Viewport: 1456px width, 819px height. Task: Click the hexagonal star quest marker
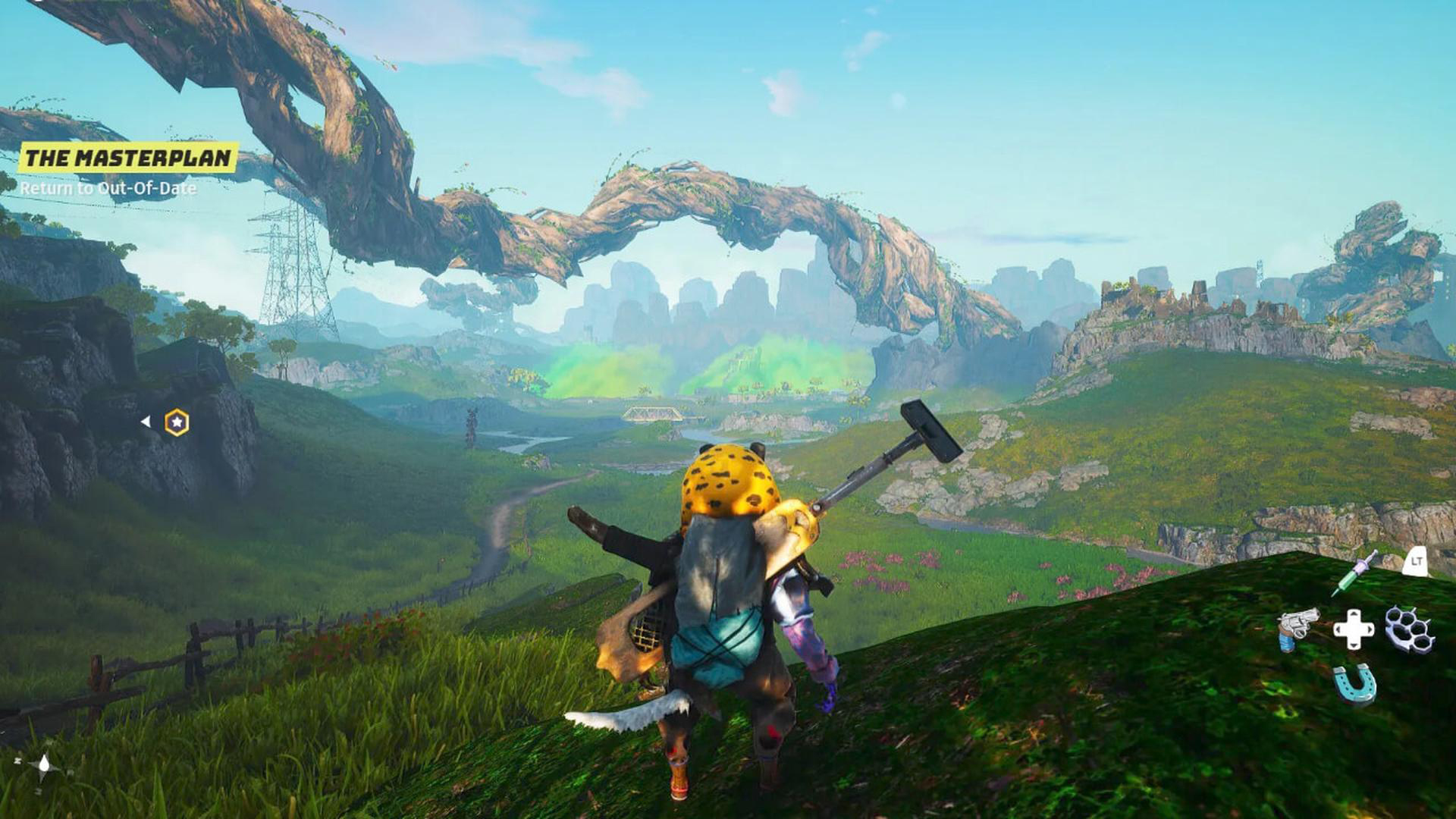(177, 422)
